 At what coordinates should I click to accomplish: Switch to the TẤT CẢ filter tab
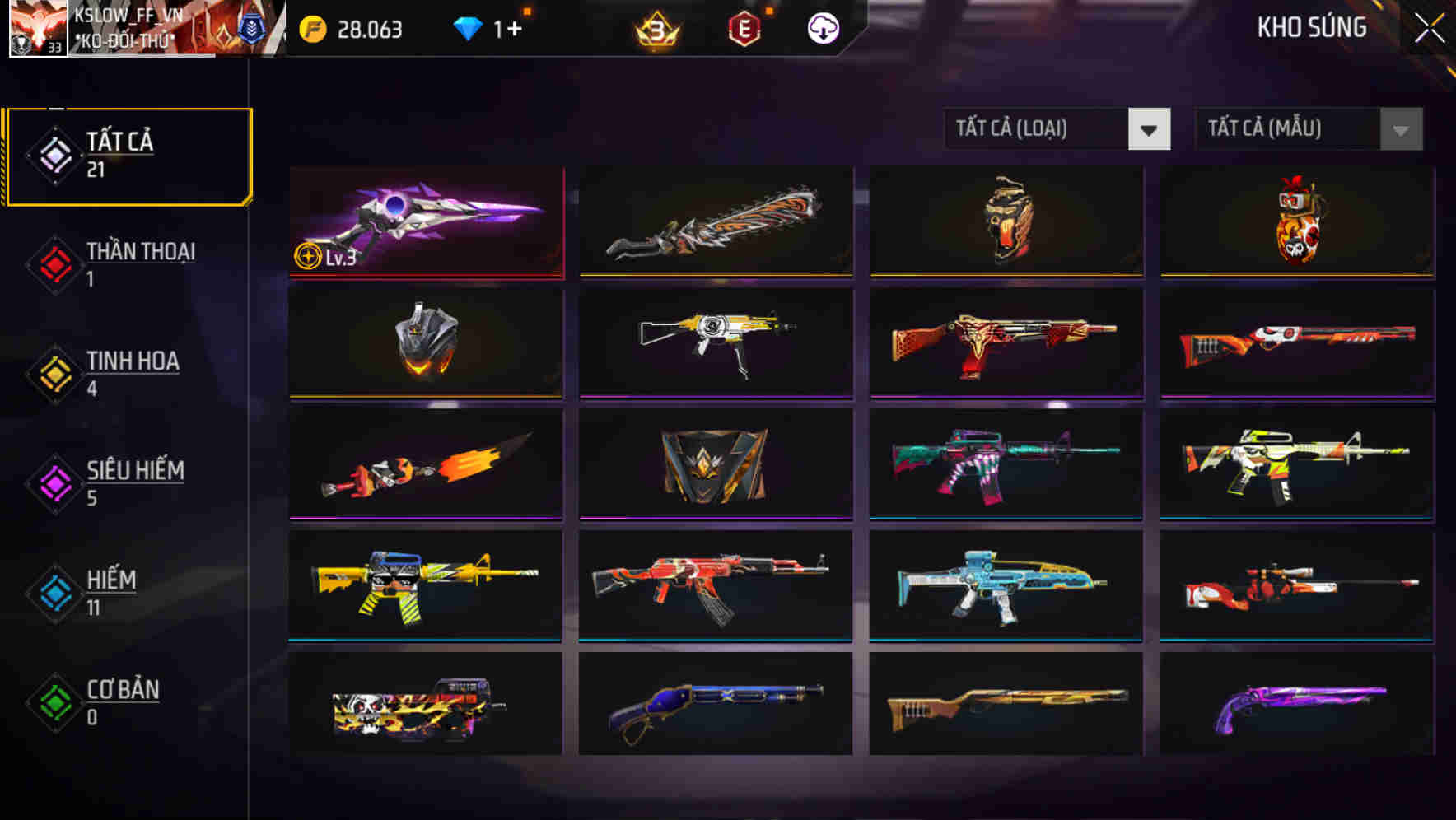128,153
